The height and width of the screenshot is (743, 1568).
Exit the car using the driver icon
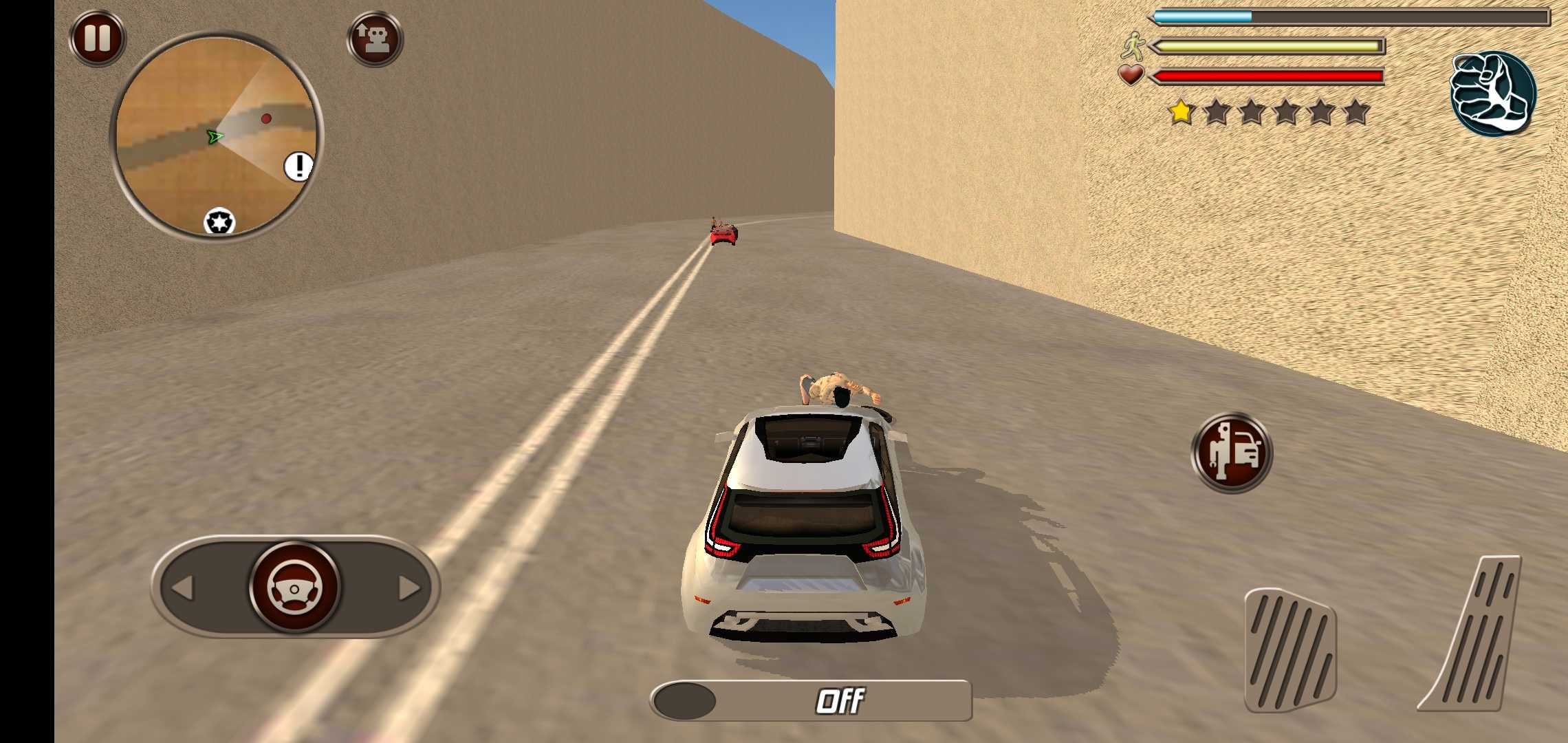coord(1232,452)
